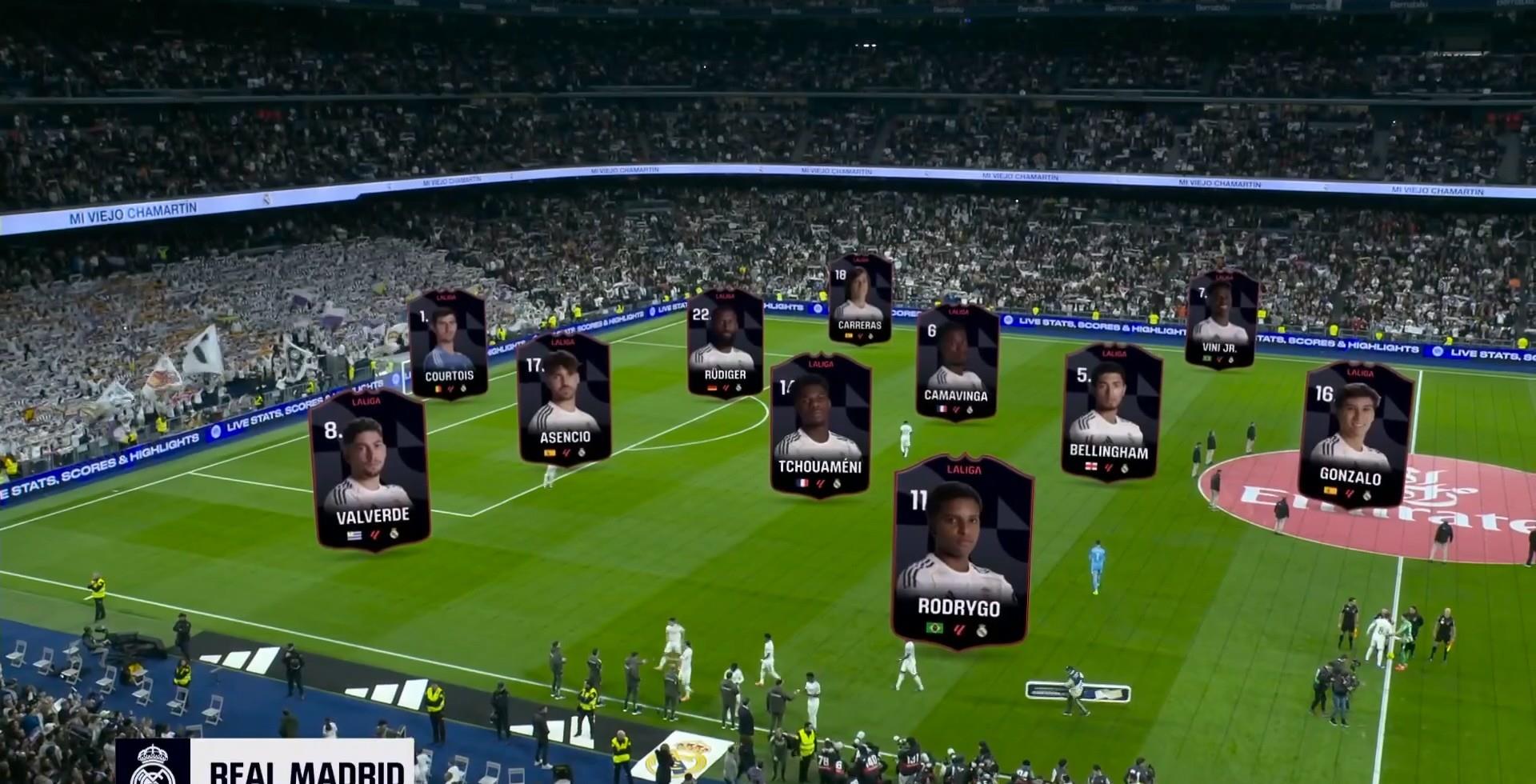Select the Tchouaméni card

820,424
